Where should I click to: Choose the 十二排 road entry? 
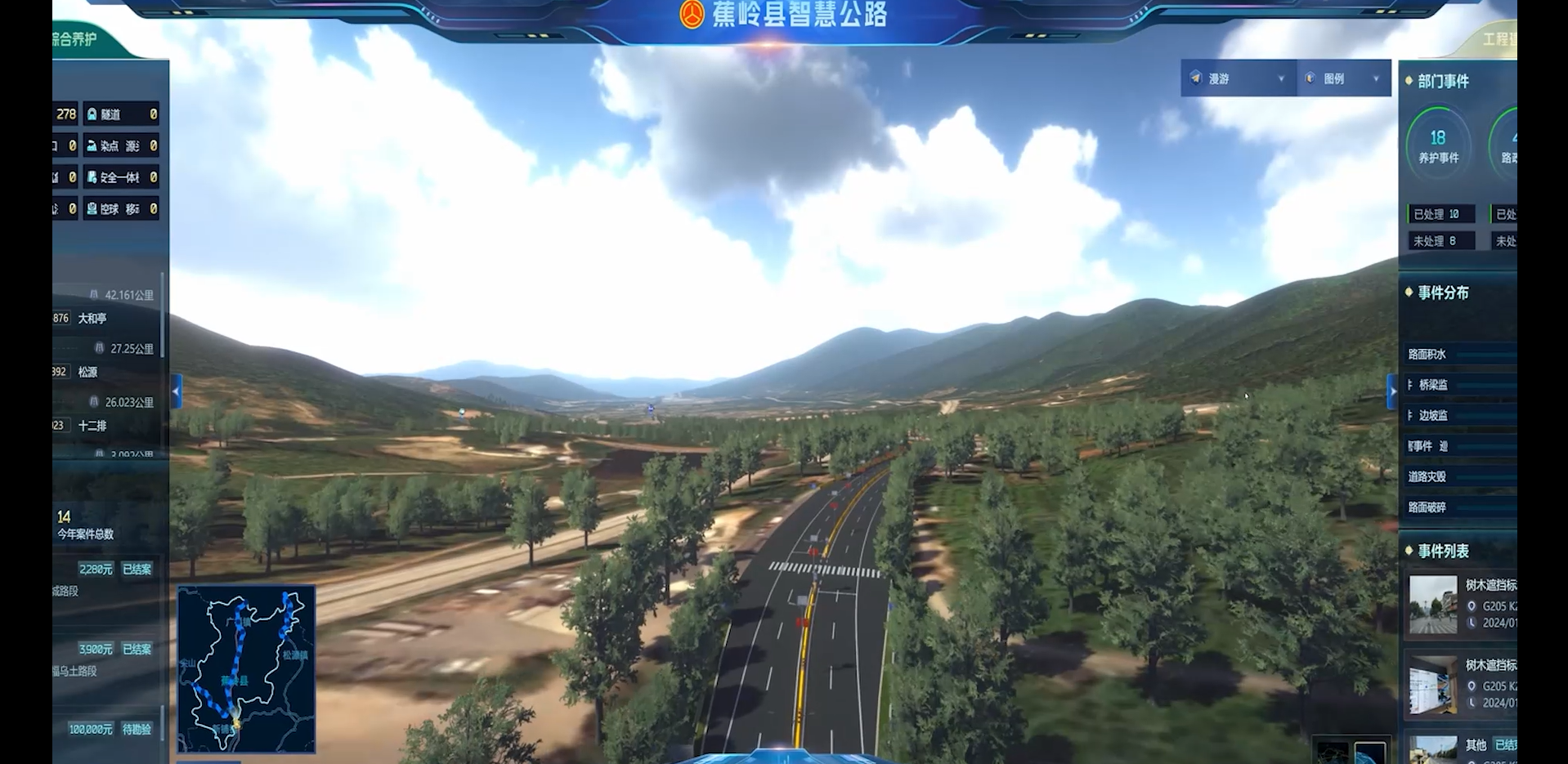[92, 426]
